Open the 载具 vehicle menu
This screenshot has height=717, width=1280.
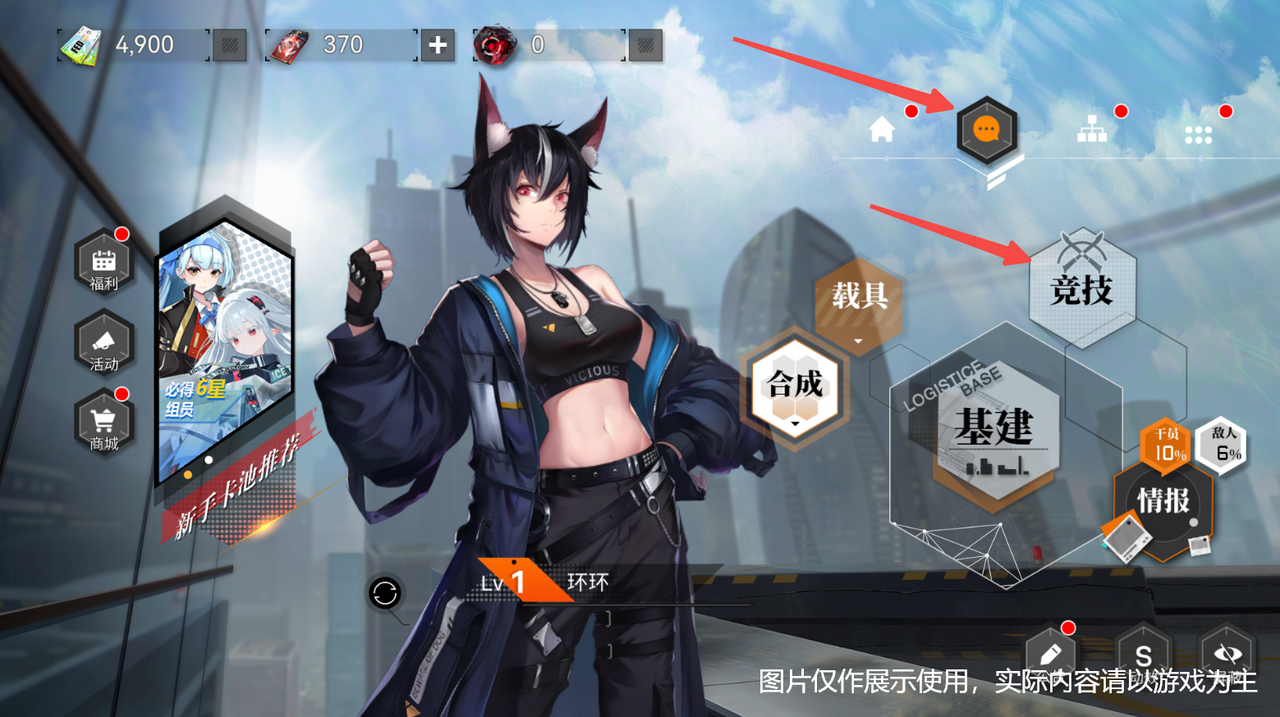(x=860, y=297)
